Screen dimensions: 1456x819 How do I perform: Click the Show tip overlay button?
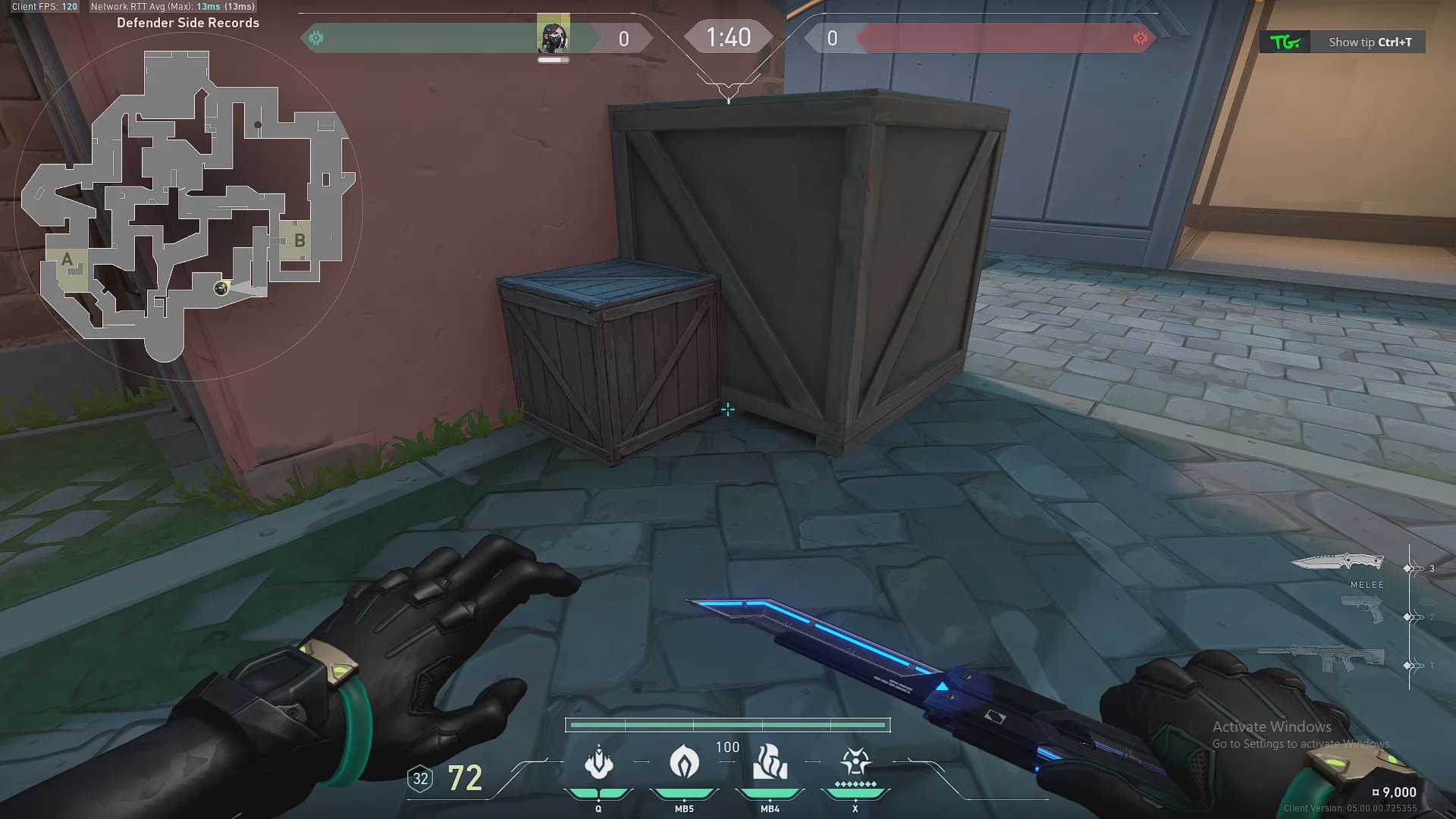tap(1370, 42)
